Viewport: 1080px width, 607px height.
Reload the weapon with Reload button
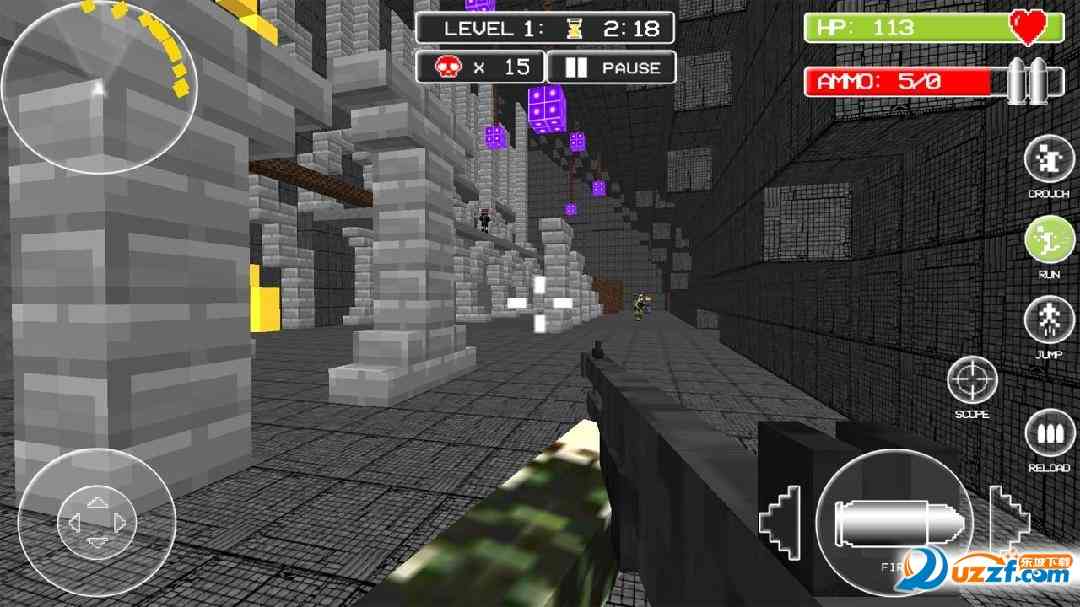(1048, 436)
